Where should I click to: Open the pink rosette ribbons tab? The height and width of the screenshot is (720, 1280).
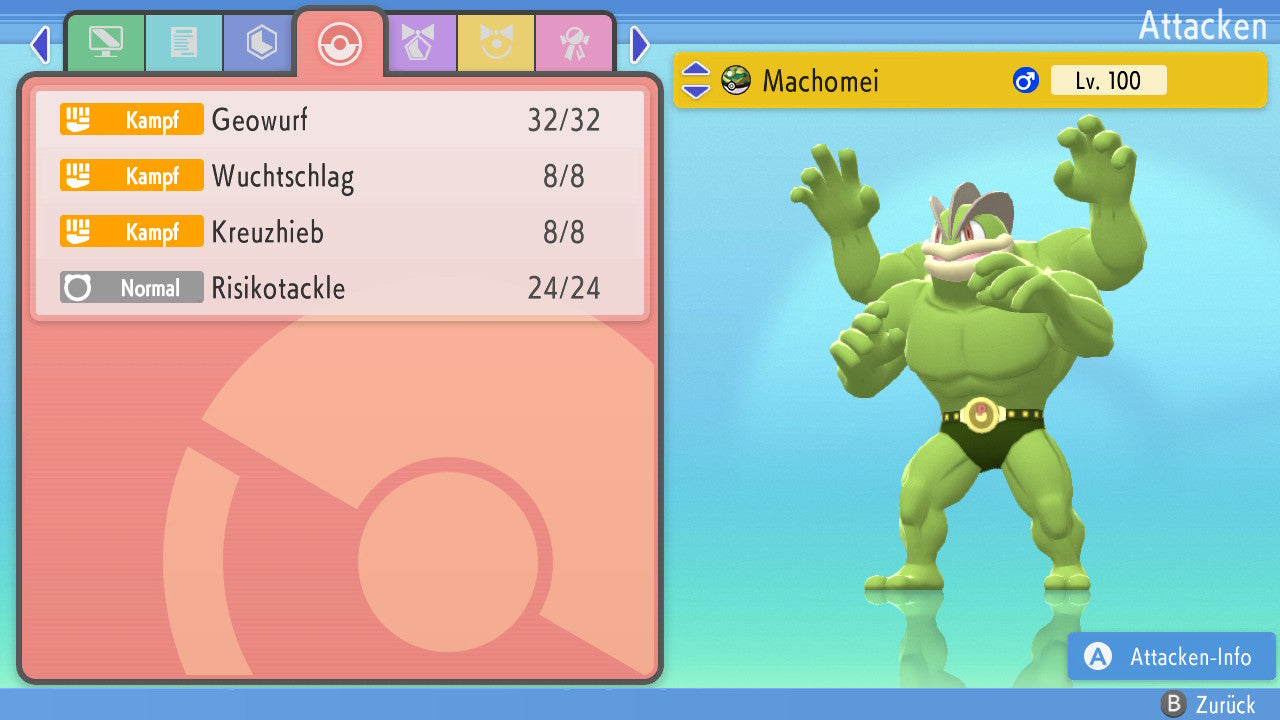pos(573,43)
